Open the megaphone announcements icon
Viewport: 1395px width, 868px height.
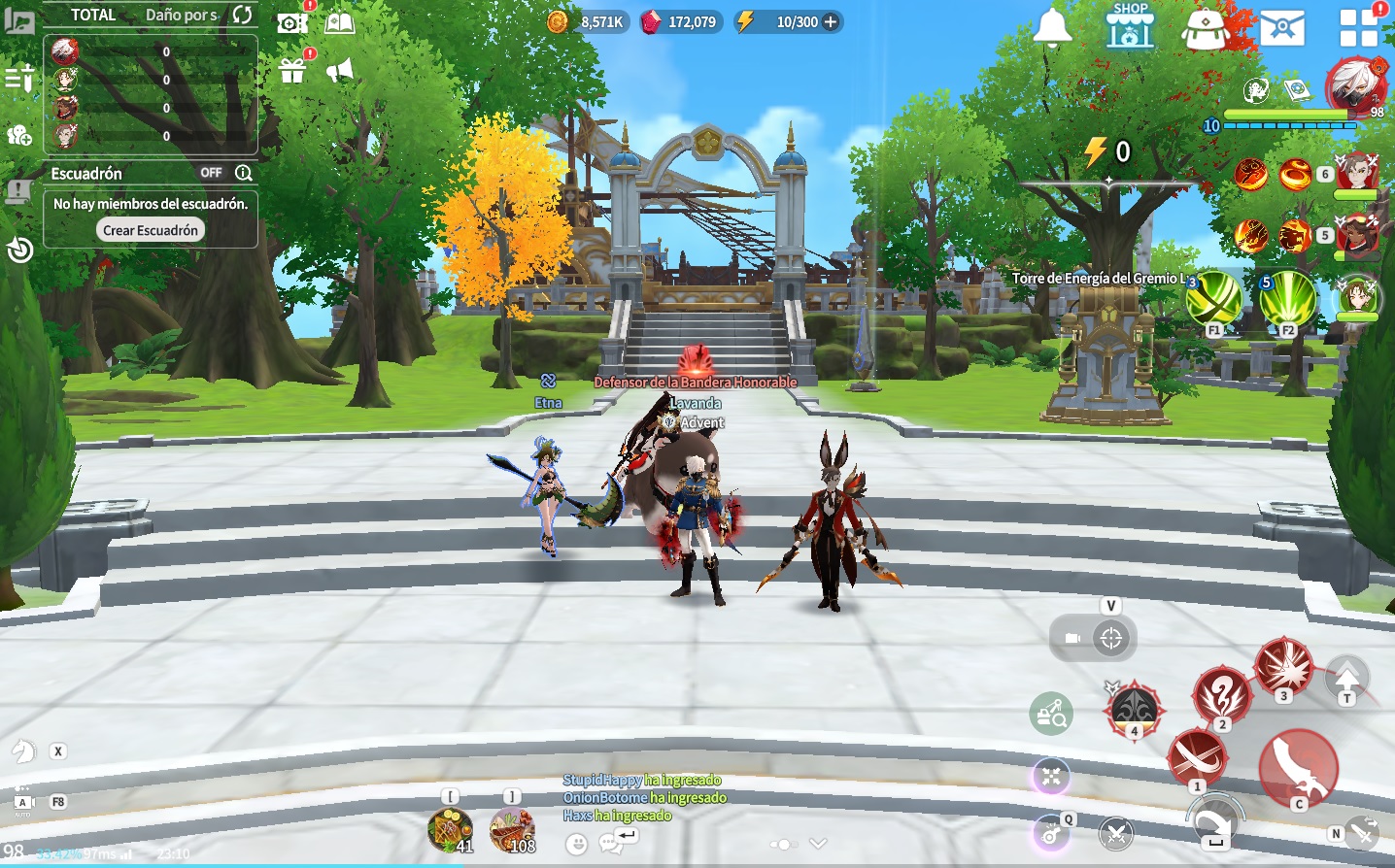[x=339, y=70]
